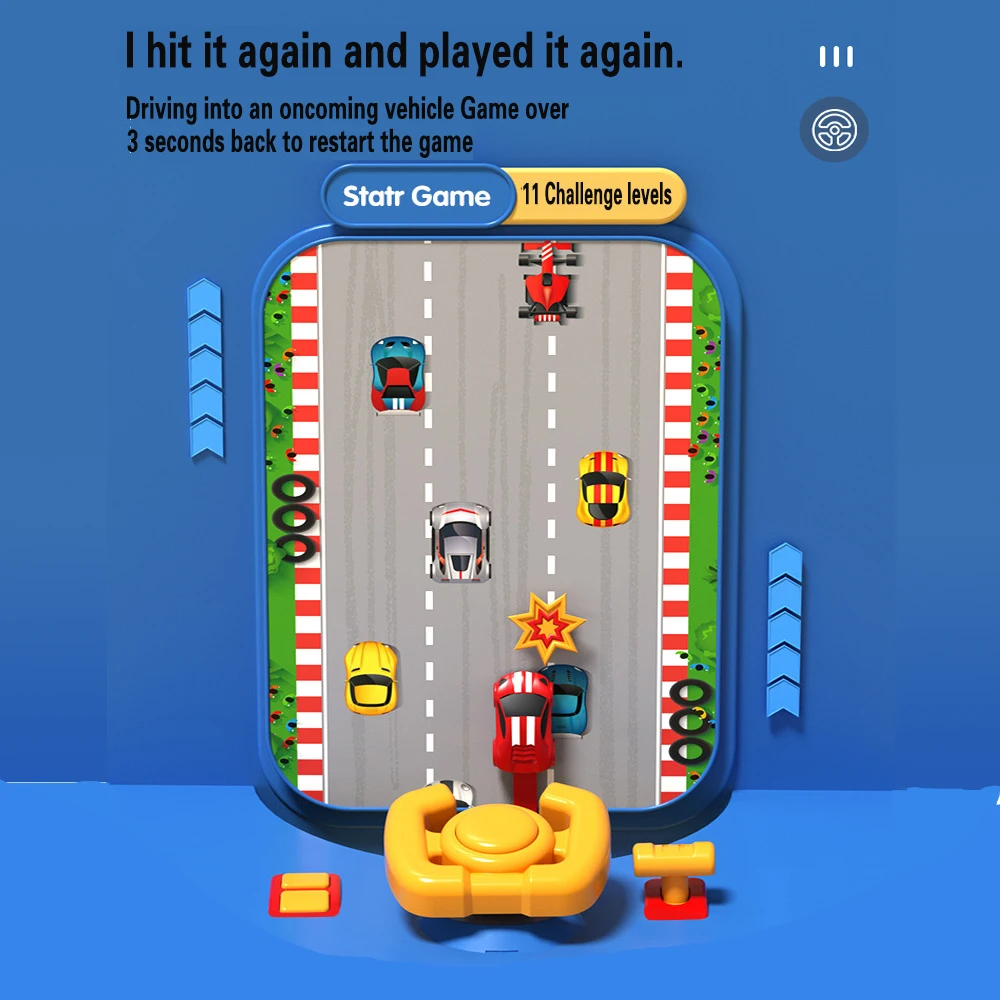The image size is (1000, 1000).
Task: Select the 11 Challenge levels label
Action: click(597, 194)
